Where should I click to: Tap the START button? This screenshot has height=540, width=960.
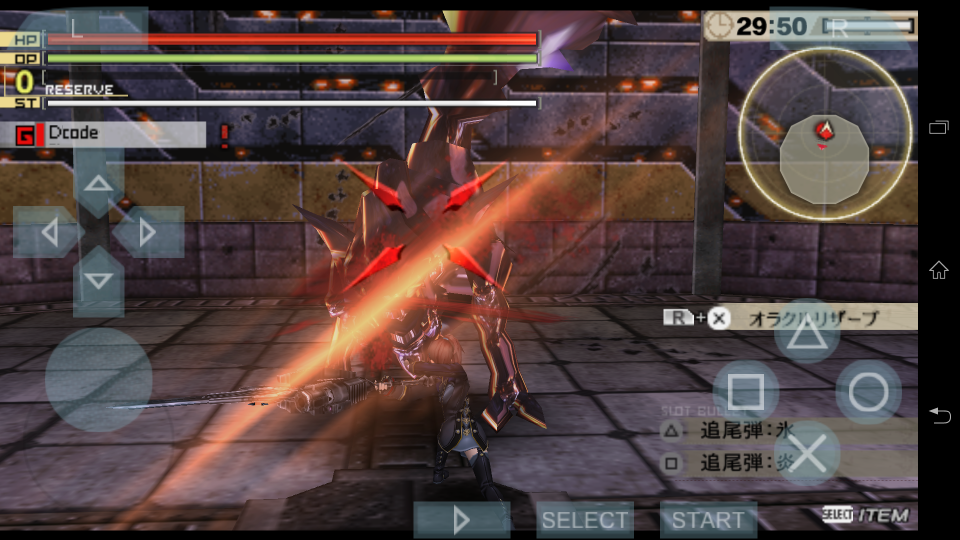pyautogui.click(x=708, y=520)
